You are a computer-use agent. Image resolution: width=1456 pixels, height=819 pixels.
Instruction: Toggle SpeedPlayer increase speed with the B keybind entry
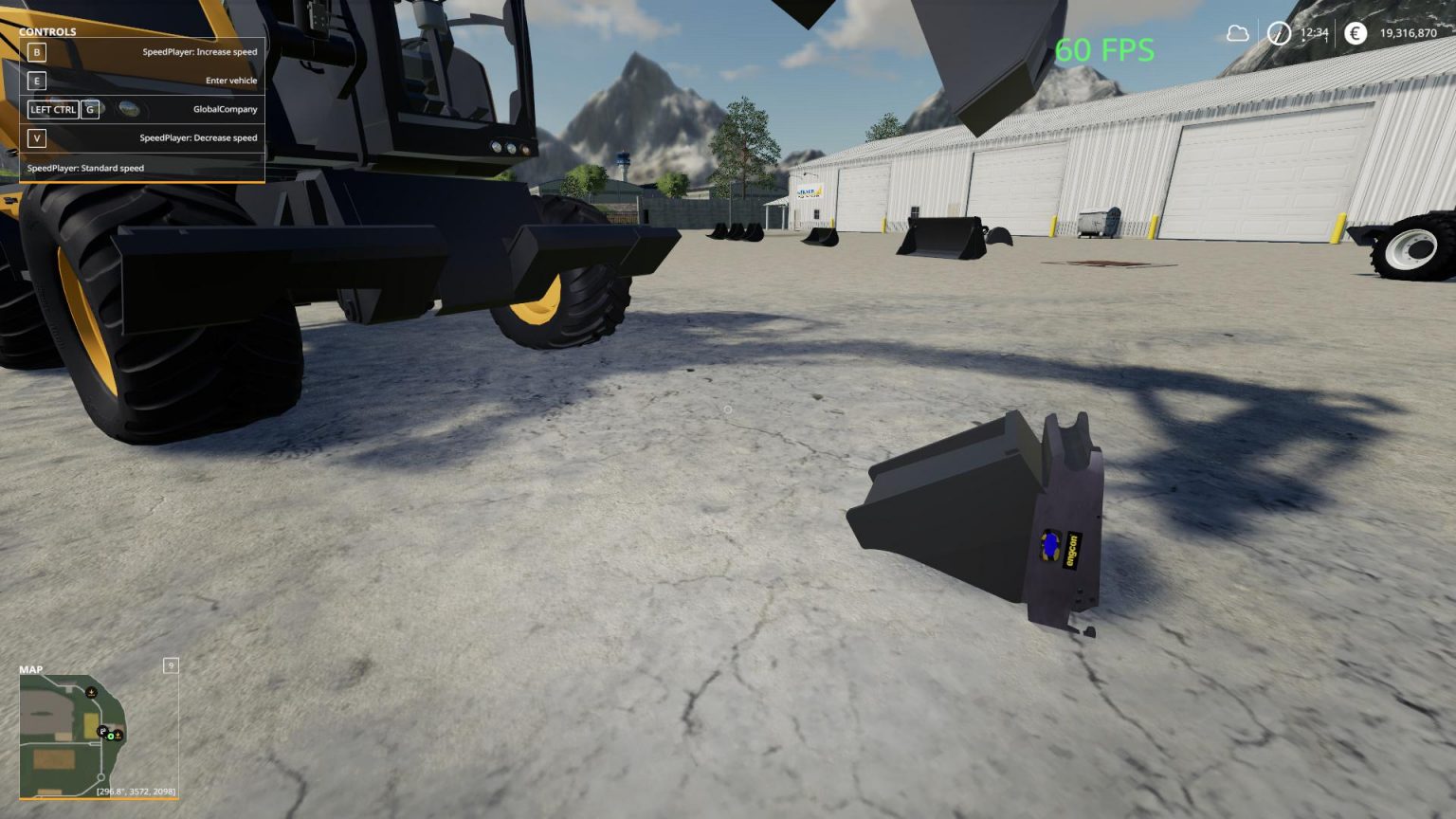coord(142,53)
